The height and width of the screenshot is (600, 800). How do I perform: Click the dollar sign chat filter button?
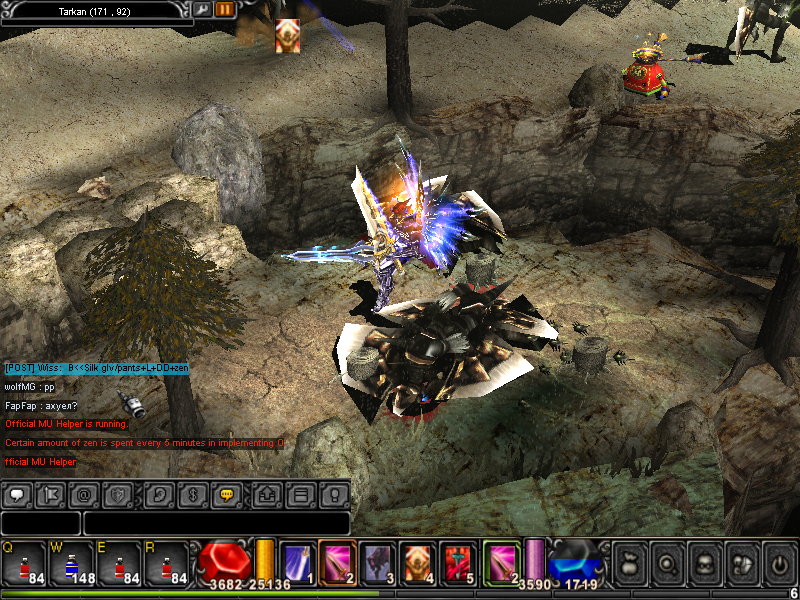coord(194,494)
